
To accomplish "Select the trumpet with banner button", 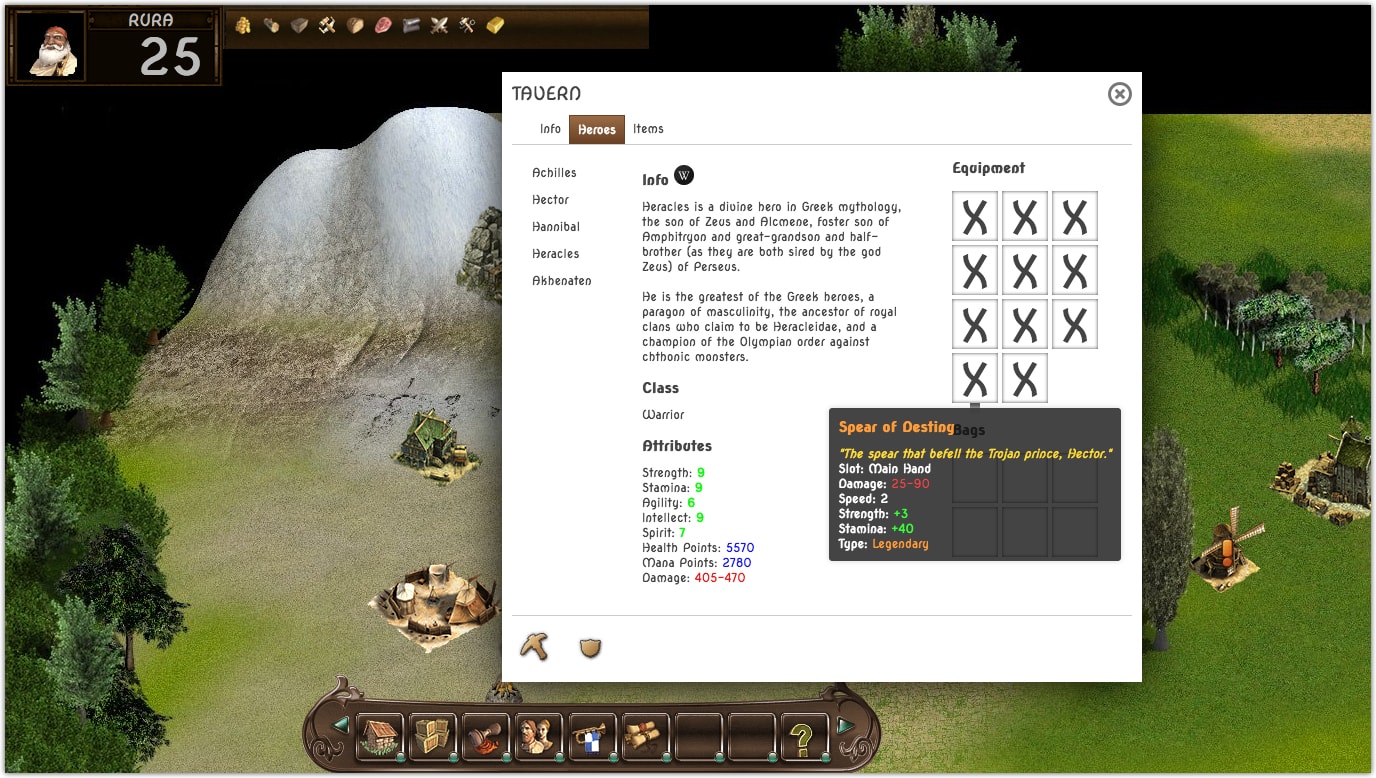I will click(592, 737).
